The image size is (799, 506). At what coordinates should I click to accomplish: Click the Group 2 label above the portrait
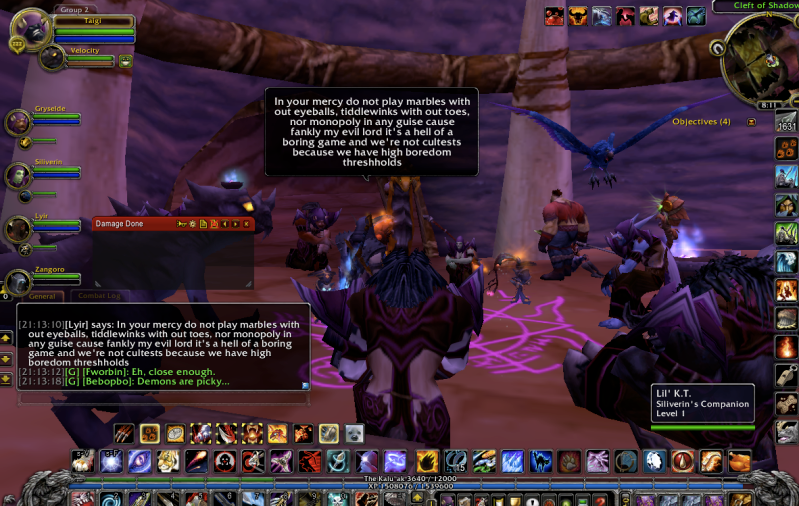pyautogui.click(x=72, y=9)
